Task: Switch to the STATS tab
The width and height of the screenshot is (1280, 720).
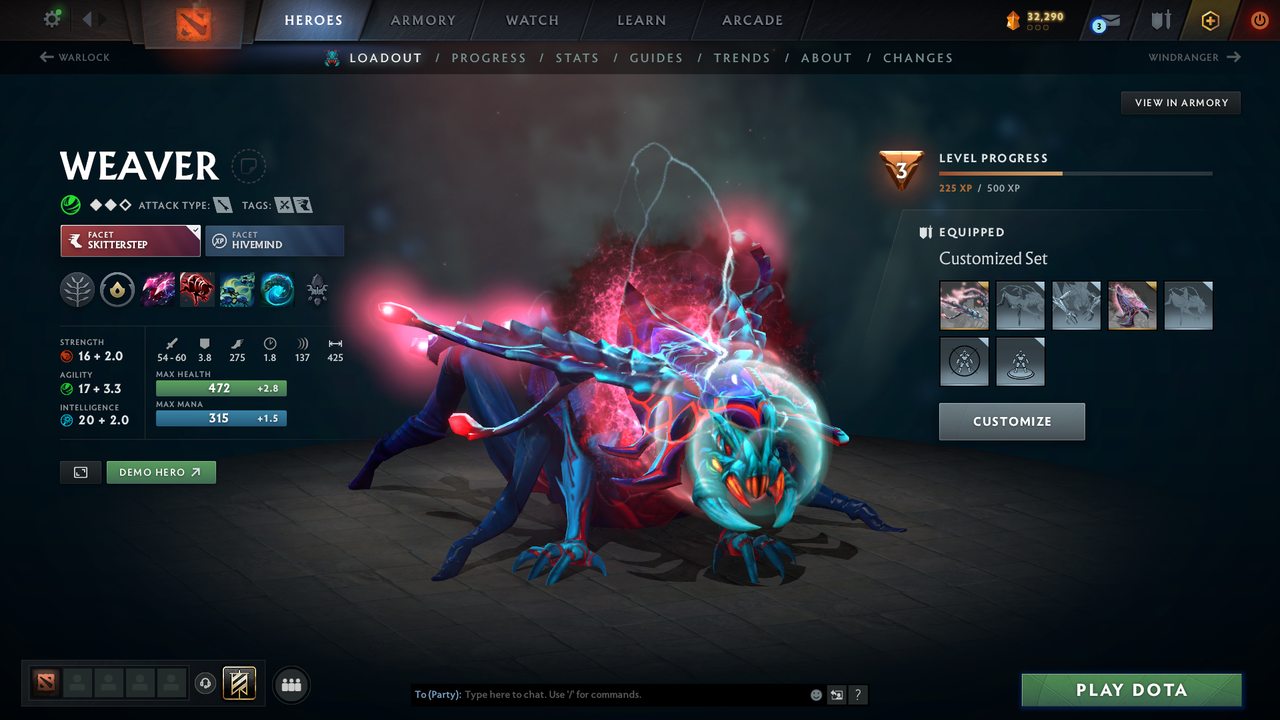Action: pyautogui.click(x=577, y=58)
